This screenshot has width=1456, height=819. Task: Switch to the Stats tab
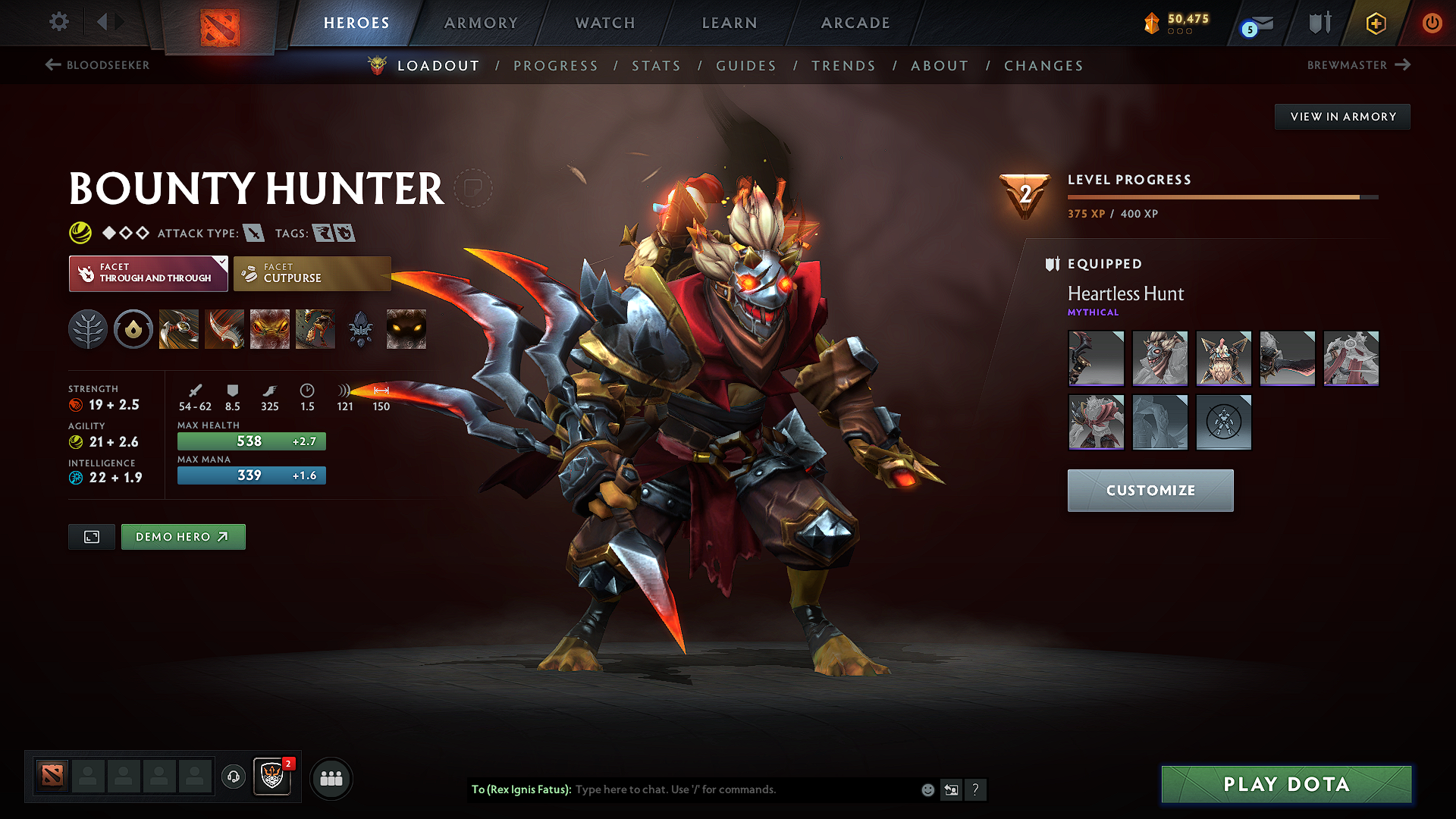coord(657,65)
